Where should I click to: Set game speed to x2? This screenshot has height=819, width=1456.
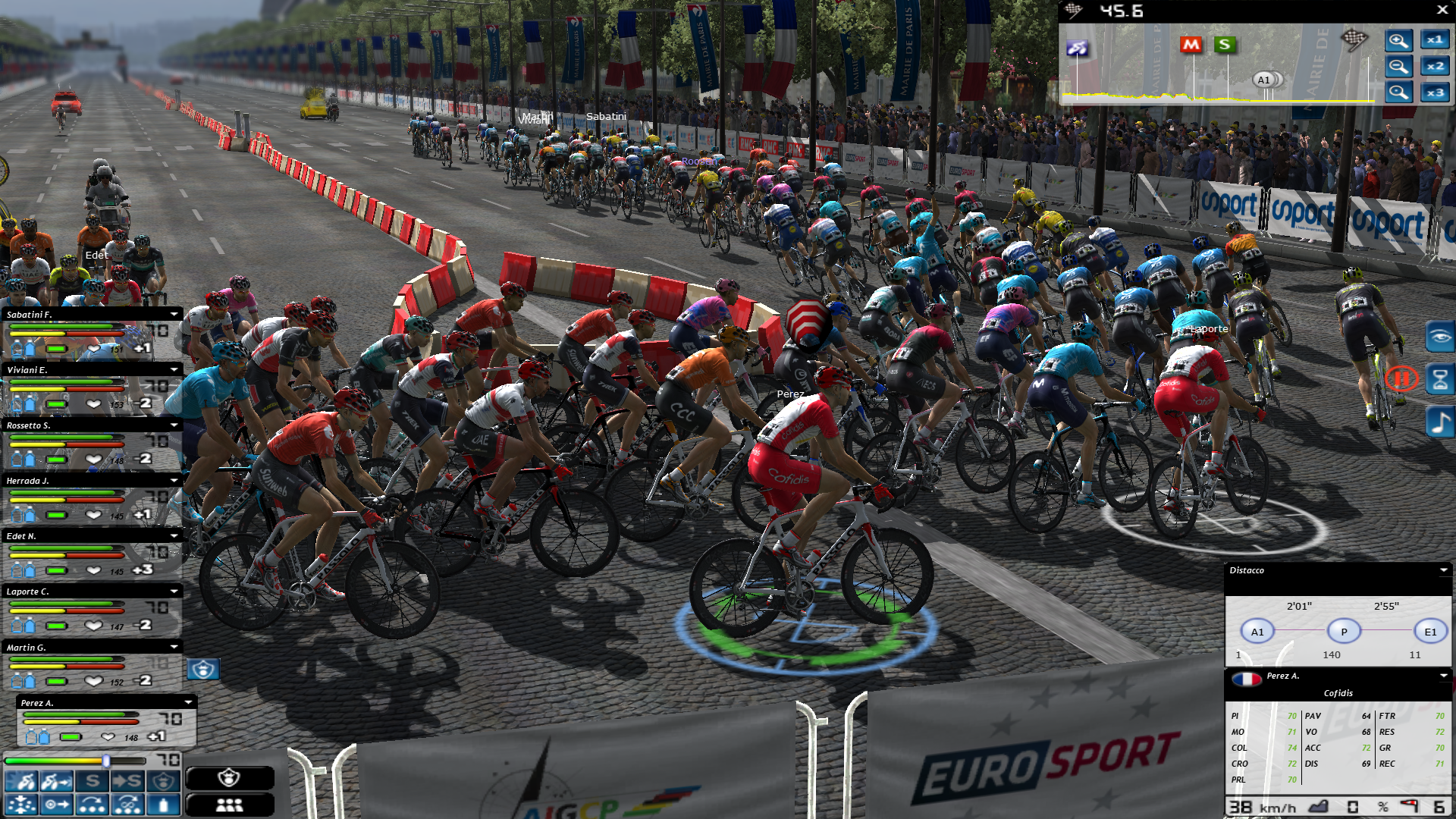1435,67
